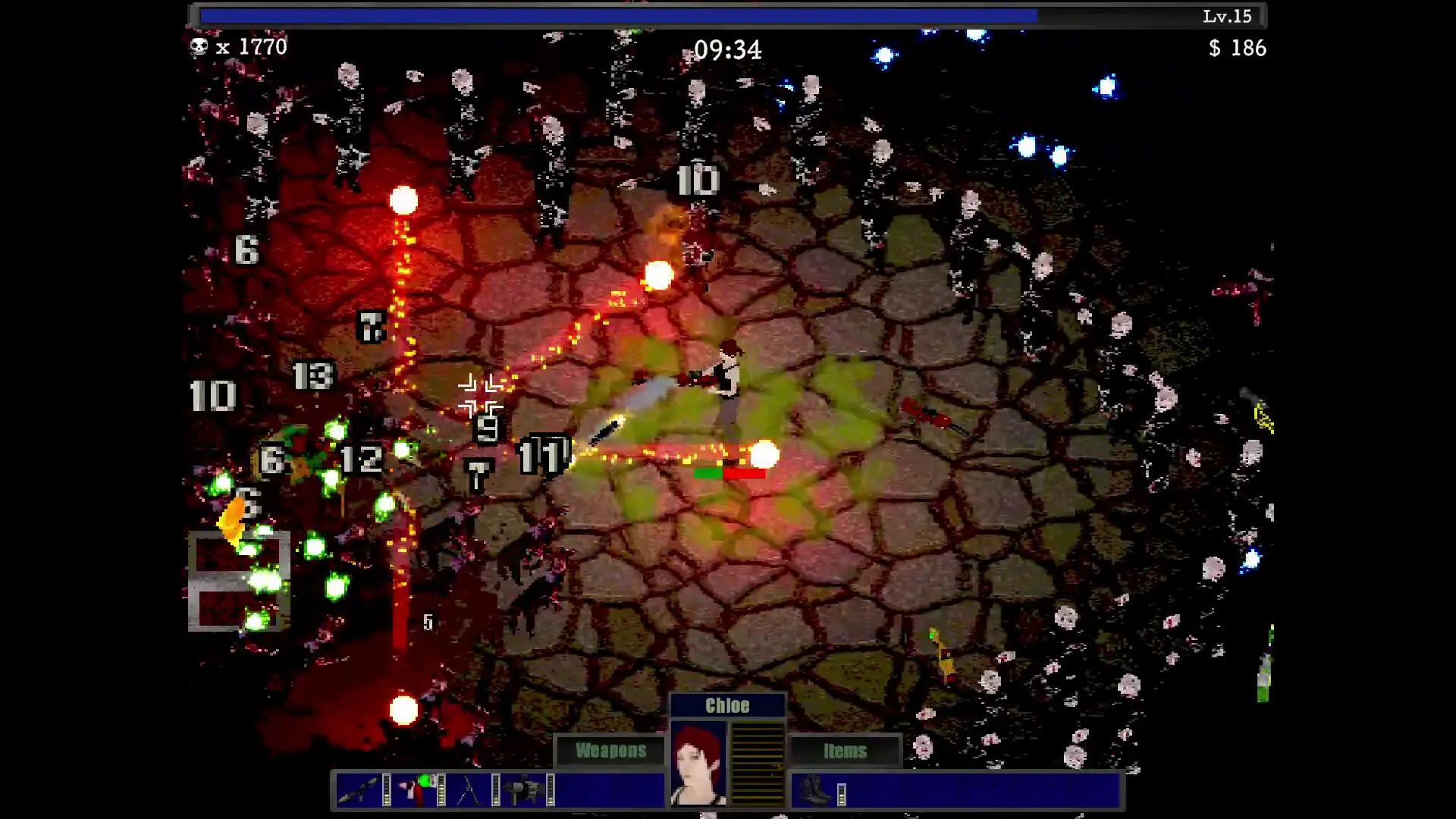
Task: Switch to the Weapons tab
Action: point(610,751)
